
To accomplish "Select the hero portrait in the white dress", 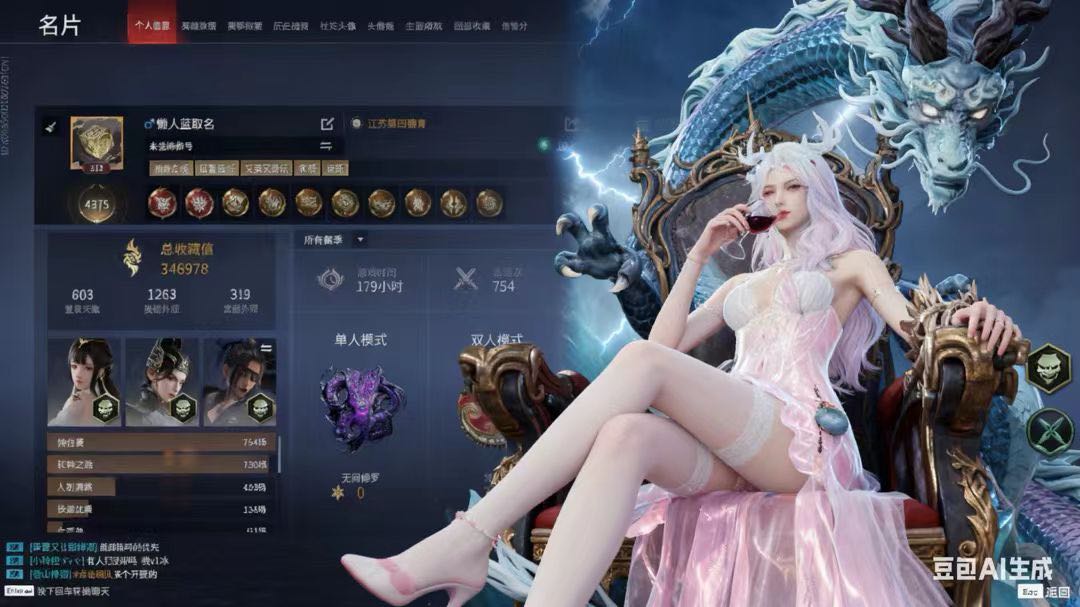I will (84, 381).
